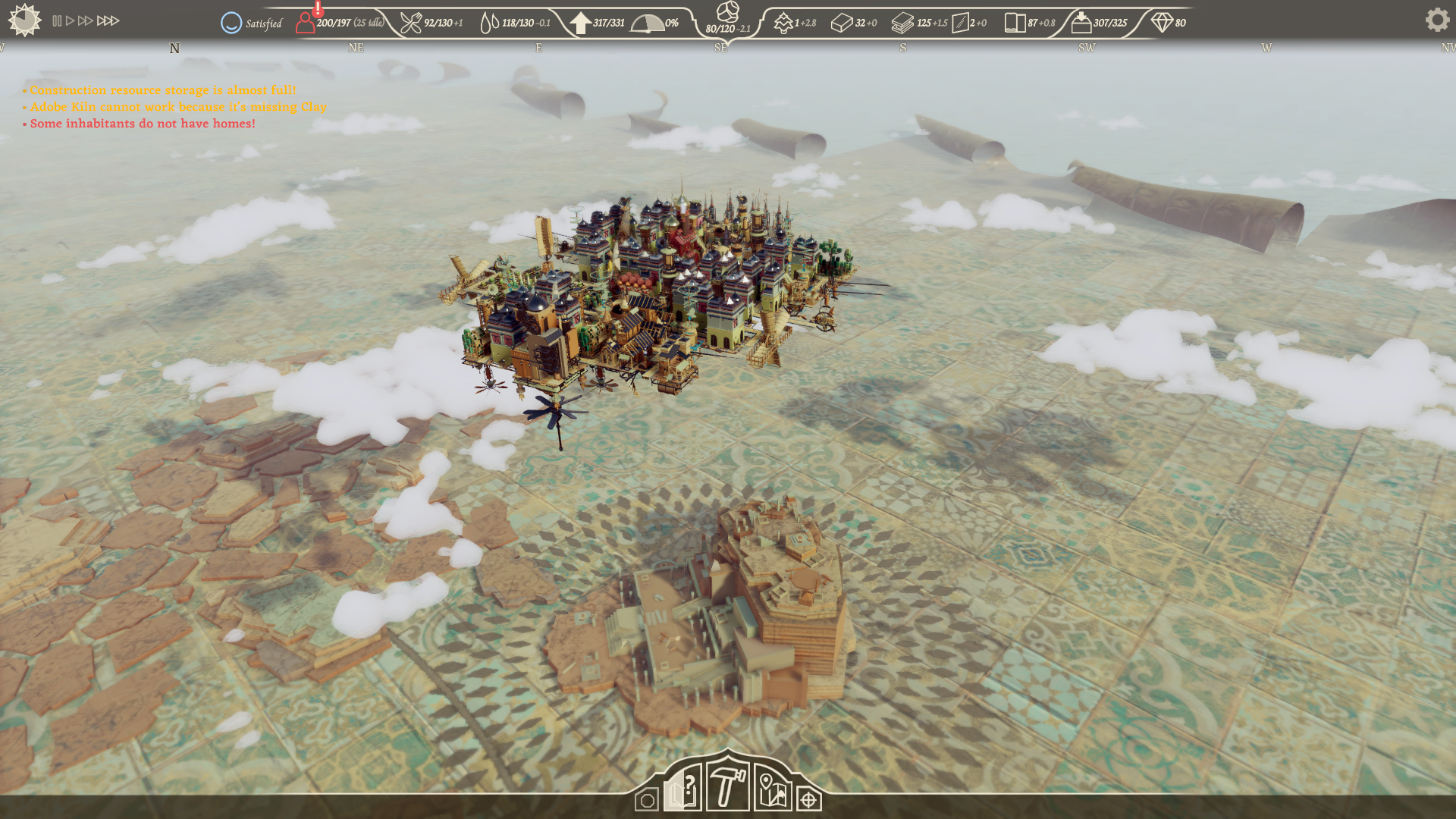Click the storage box capacity icon
This screenshot has width=1456, height=819.
pyautogui.click(x=1081, y=23)
